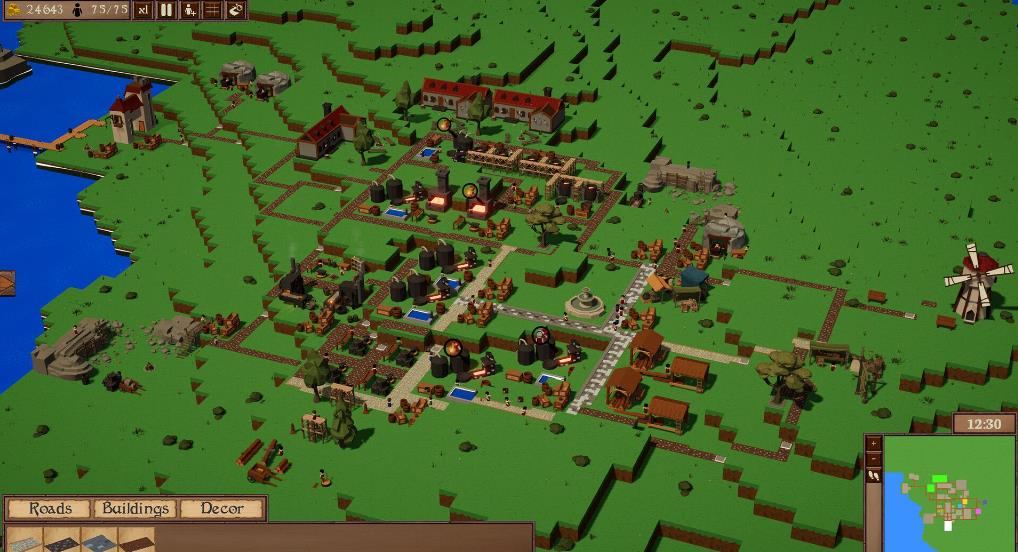Pick the dark gravel road tile
1018x552 pixels.
click(x=62, y=540)
